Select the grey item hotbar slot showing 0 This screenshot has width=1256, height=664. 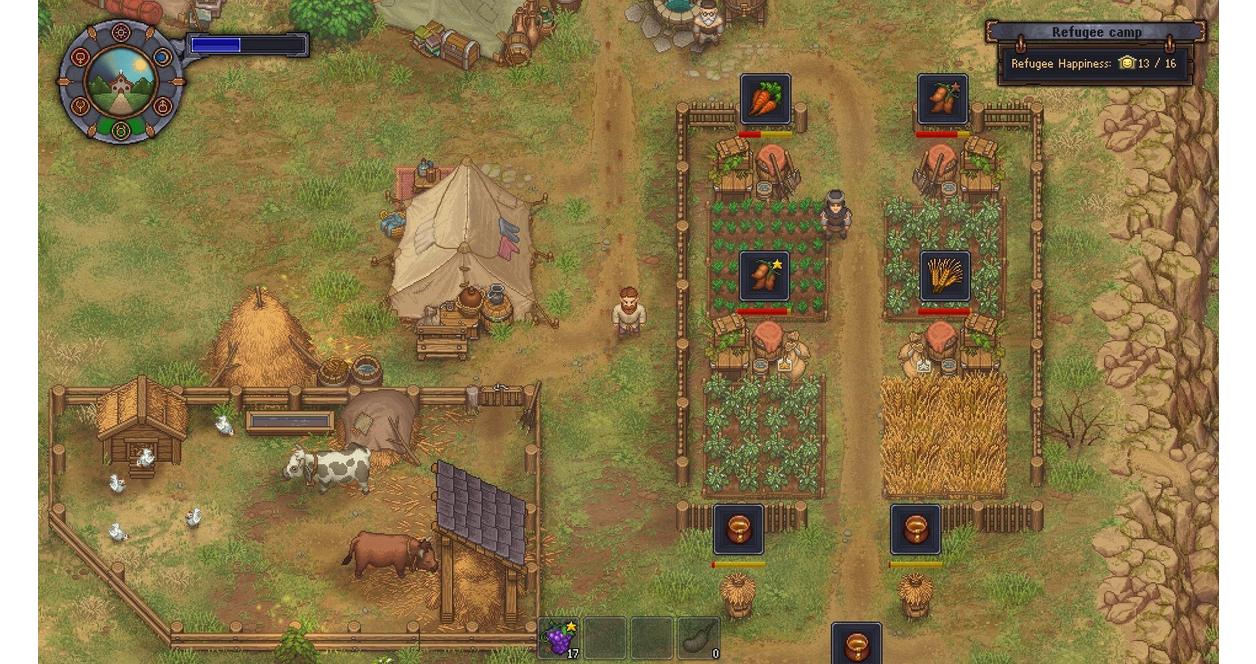point(699,637)
